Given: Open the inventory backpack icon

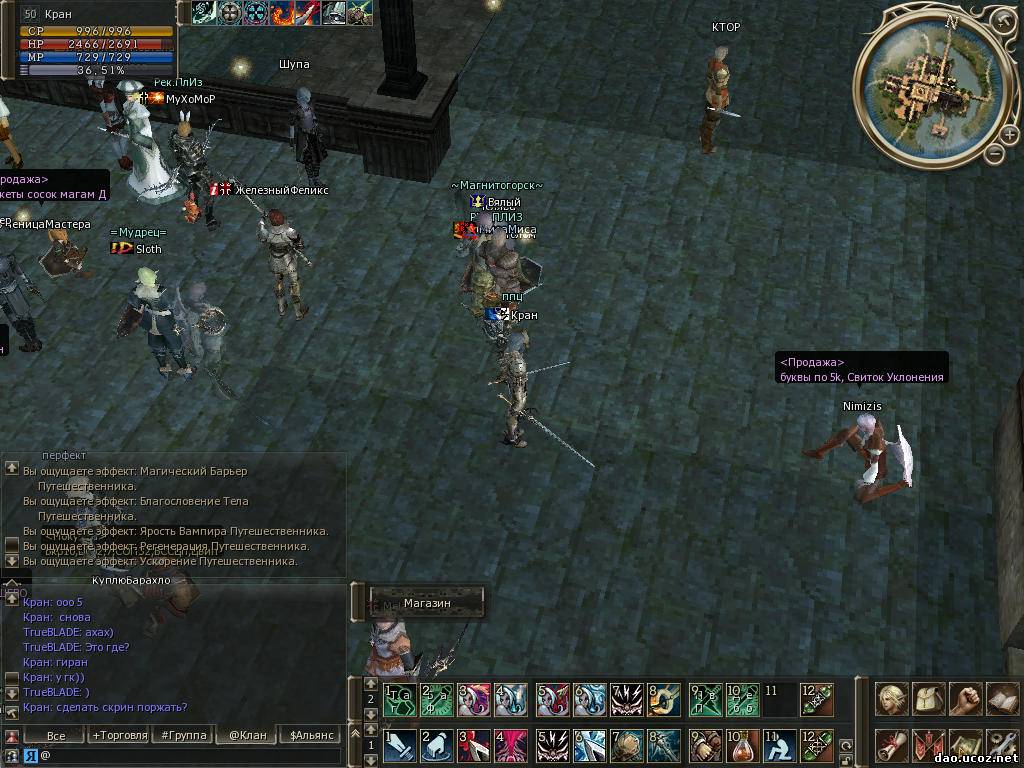Looking at the screenshot, I should (x=929, y=699).
